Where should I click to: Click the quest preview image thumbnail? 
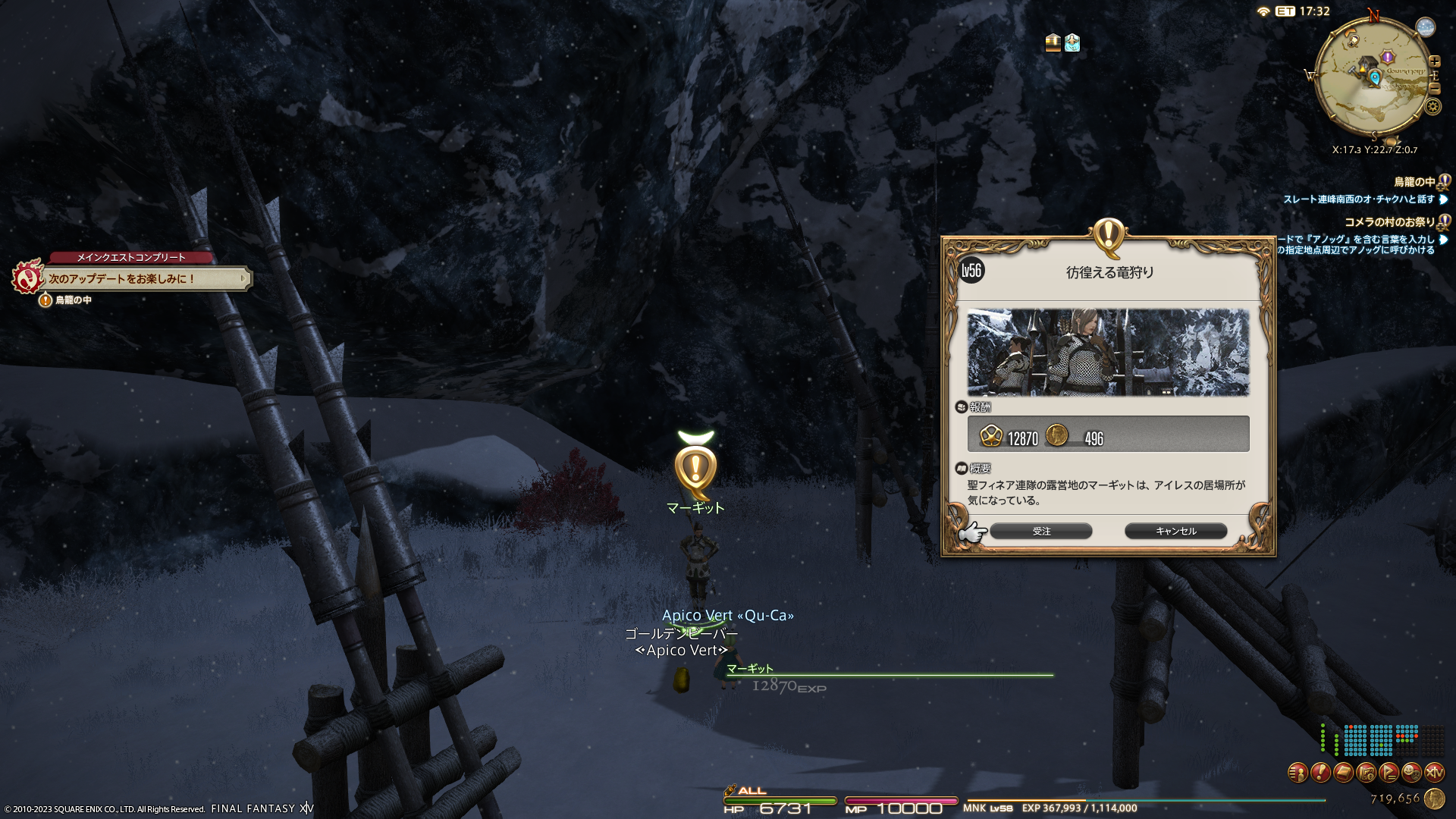[1108, 352]
